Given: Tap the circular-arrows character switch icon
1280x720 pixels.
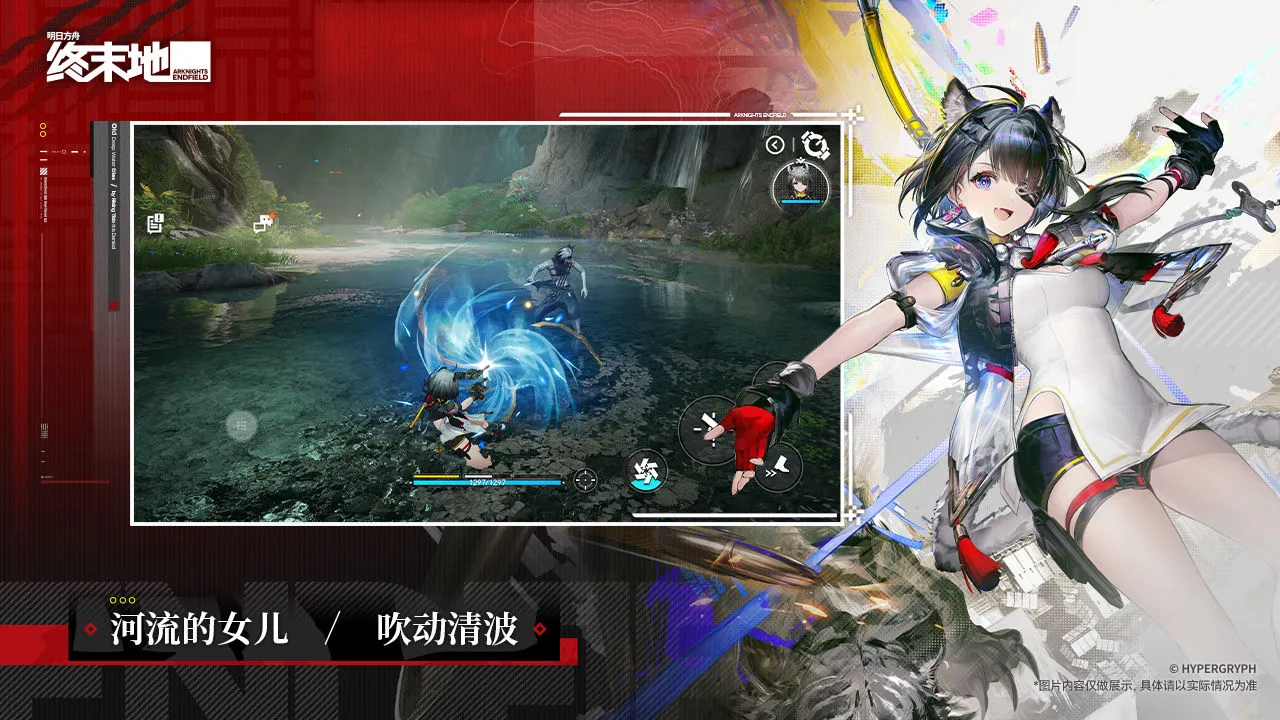Looking at the screenshot, I should (816, 144).
